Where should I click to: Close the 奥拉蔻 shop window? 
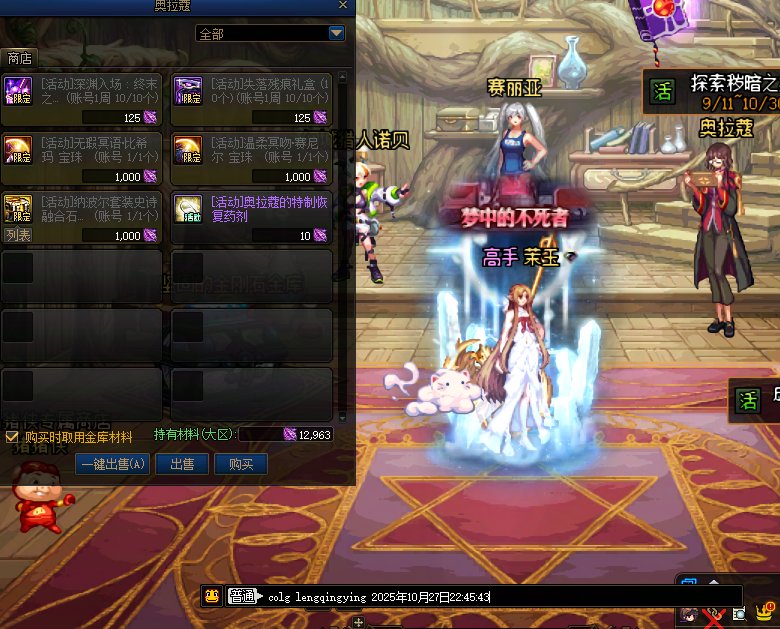[344, 5]
